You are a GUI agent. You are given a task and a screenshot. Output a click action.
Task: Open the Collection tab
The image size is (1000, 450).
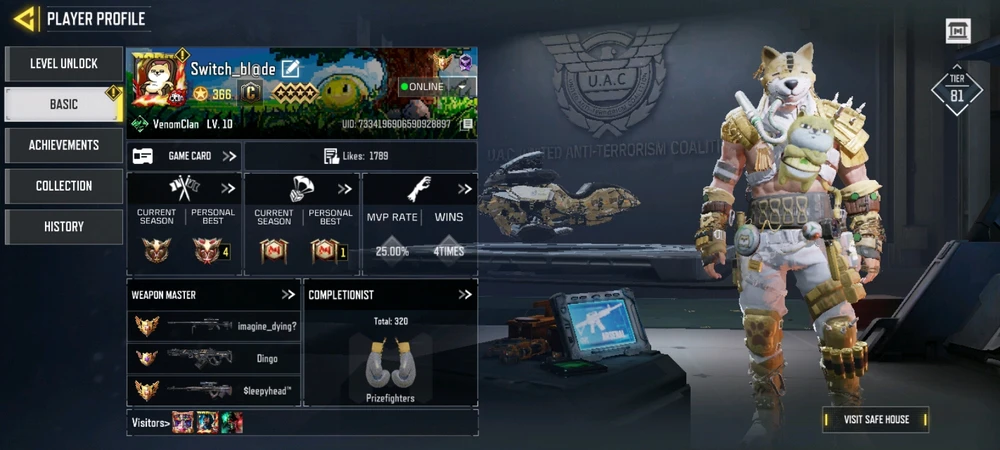click(63, 186)
